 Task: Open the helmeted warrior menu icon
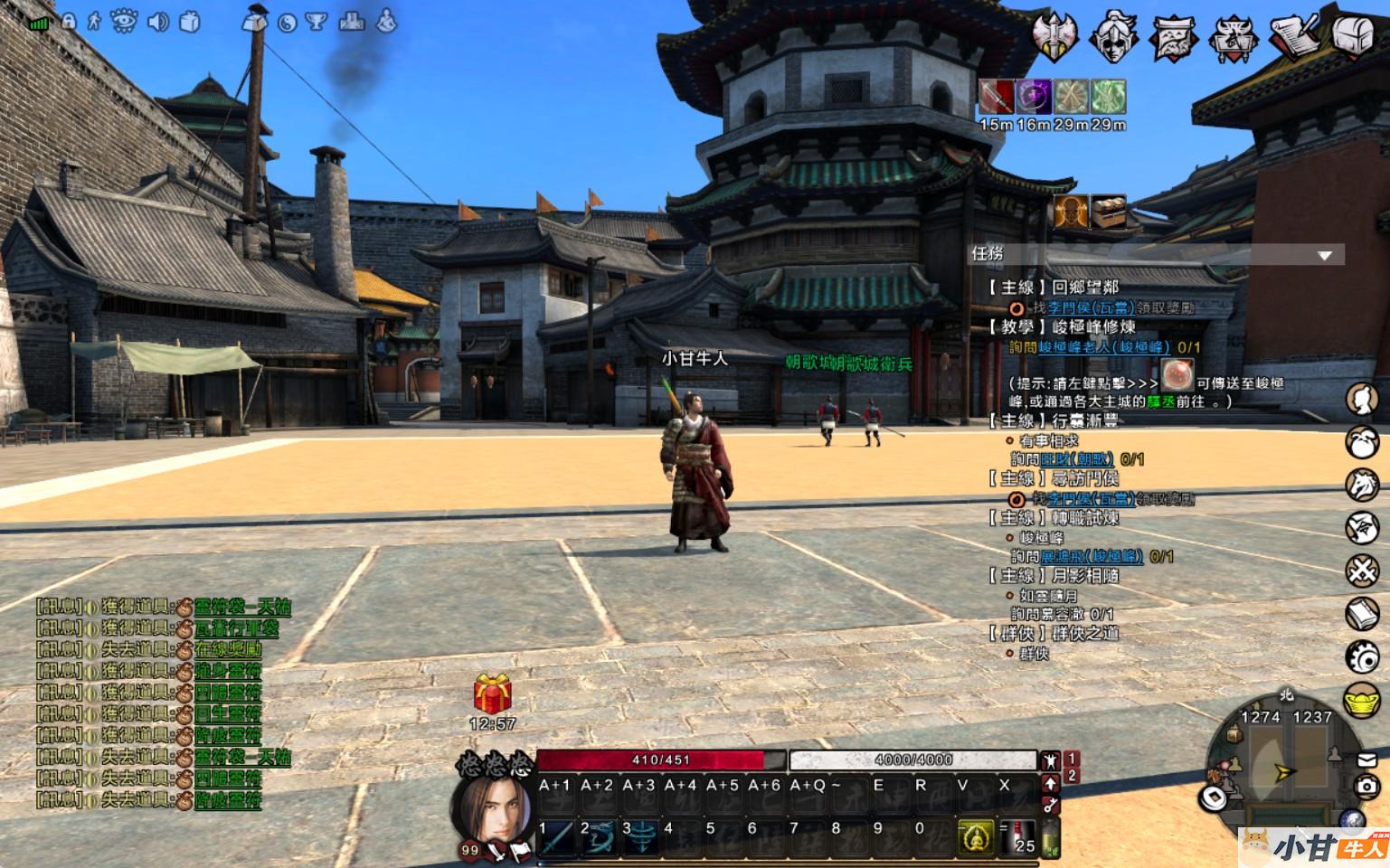[1113, 36]
